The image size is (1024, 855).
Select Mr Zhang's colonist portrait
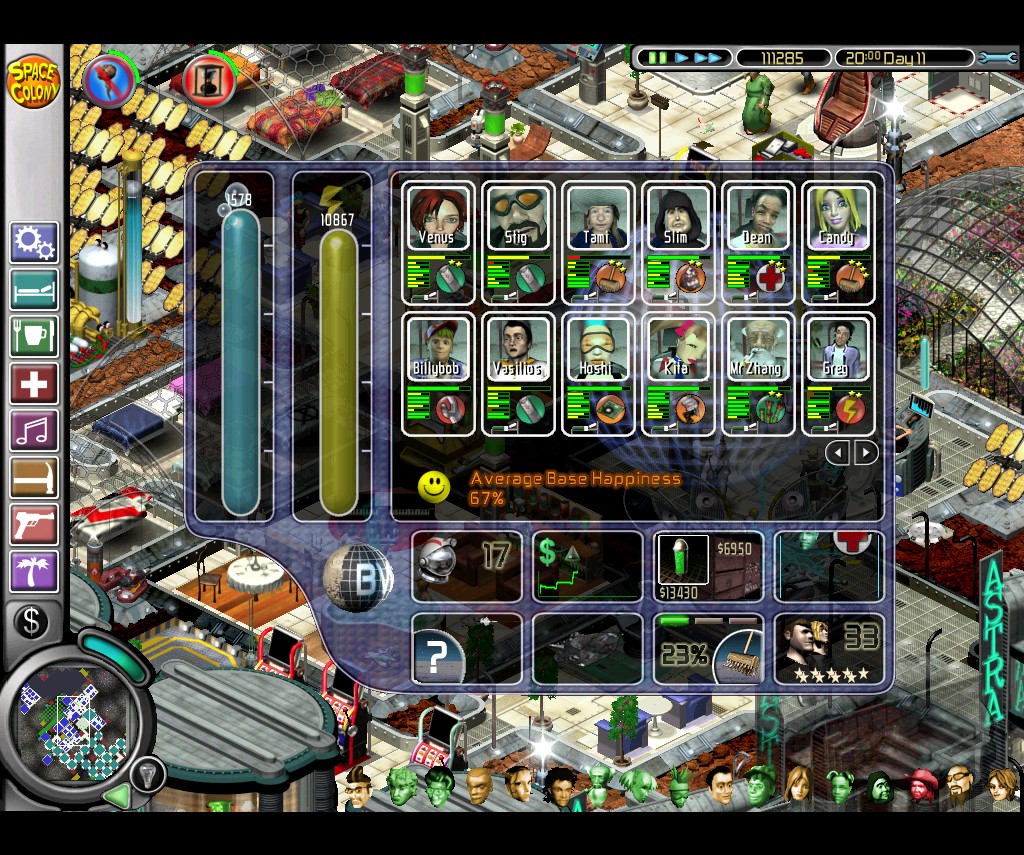point(758,348)
